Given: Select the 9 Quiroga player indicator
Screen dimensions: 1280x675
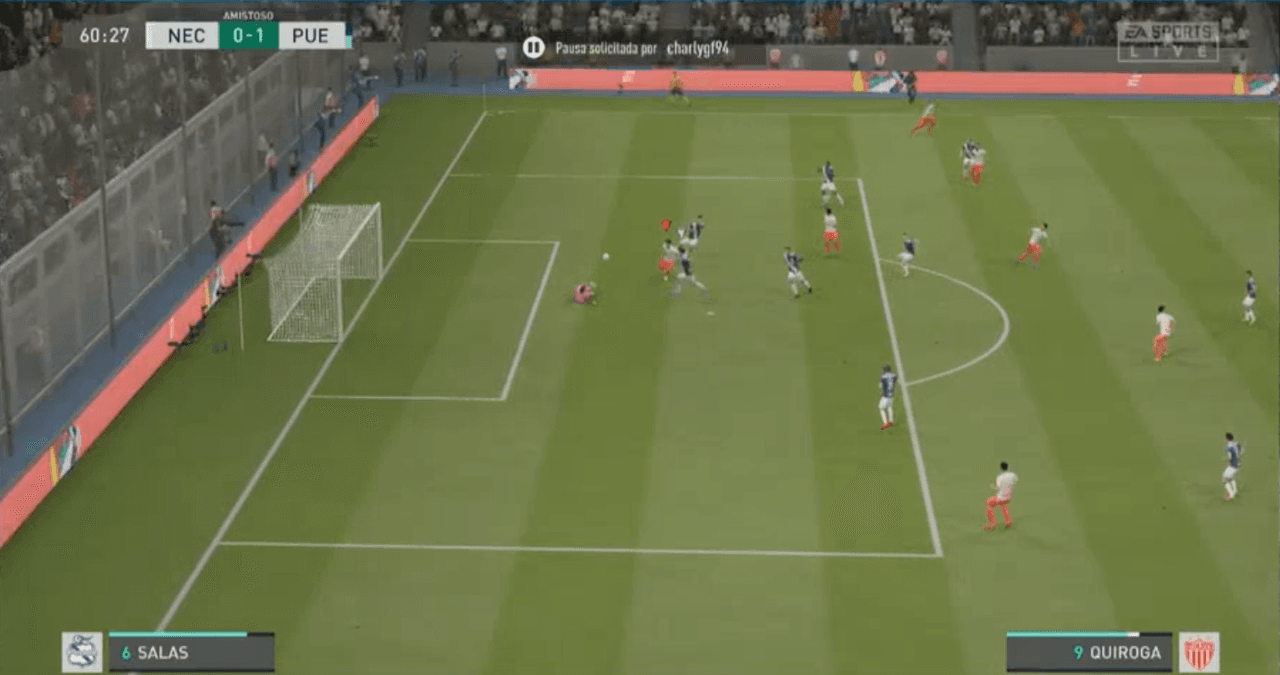Looking at the screenshot, I should tap(1089, 653).
